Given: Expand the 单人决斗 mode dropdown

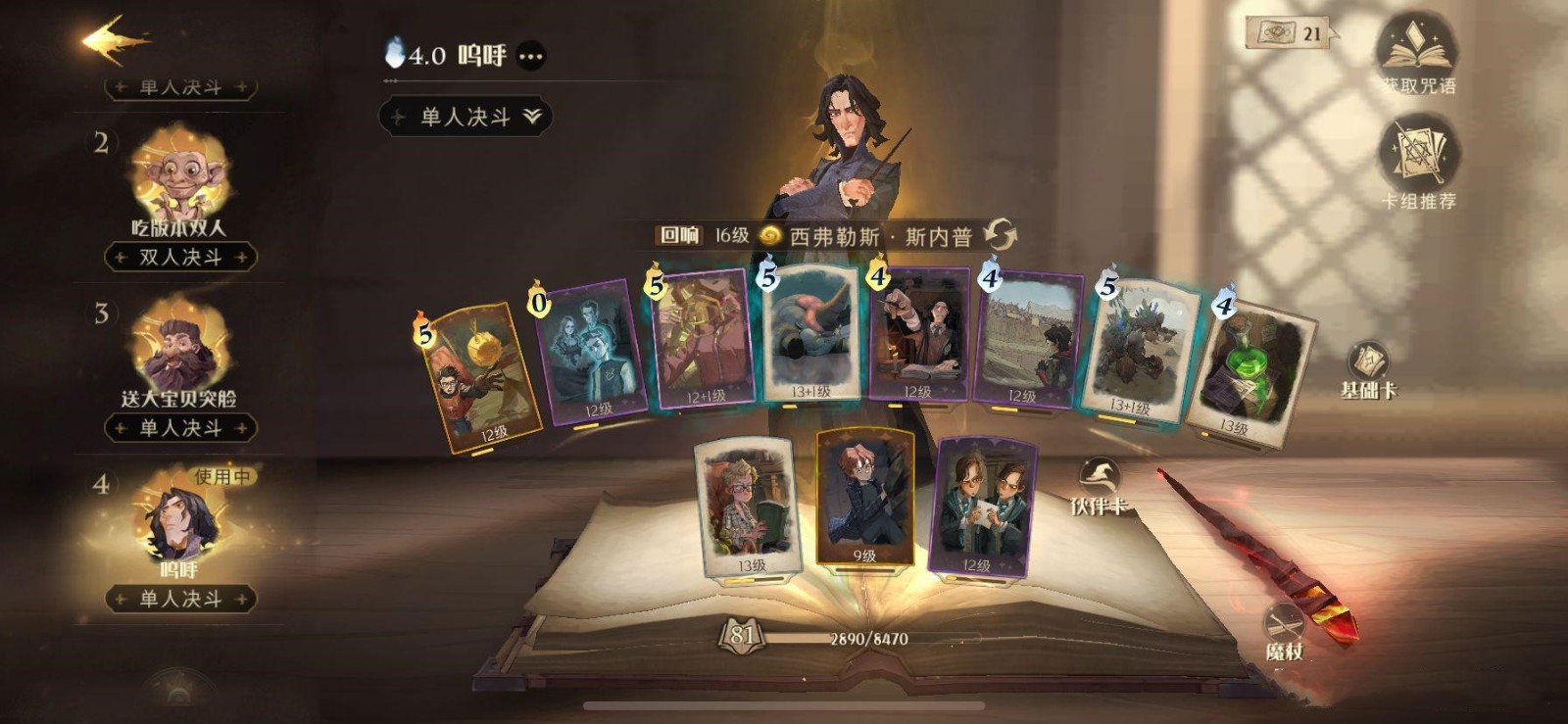Looking at the screenshot, I should (465, 117).
